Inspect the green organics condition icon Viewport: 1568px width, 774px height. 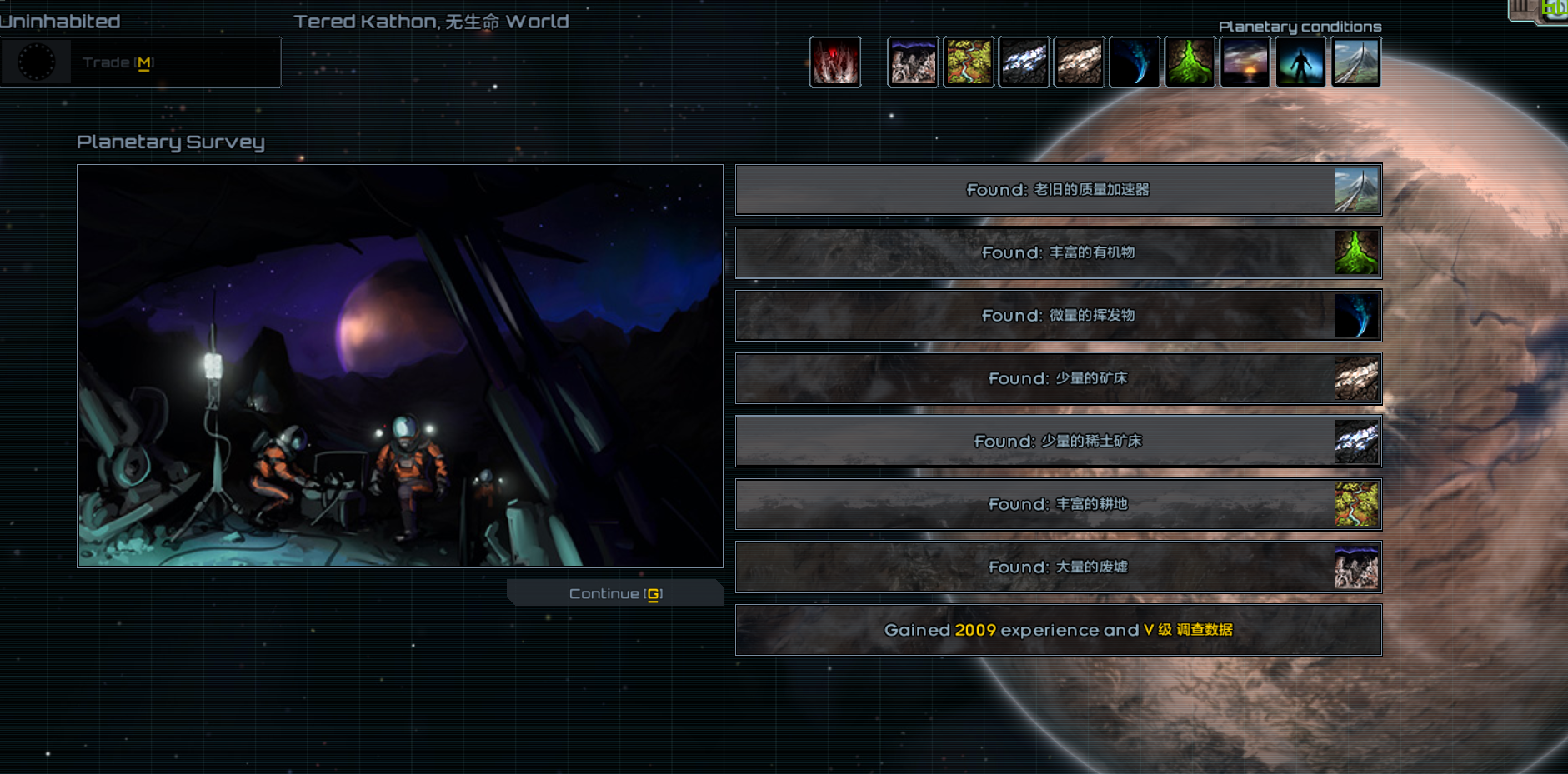[x=1190, y=62]
